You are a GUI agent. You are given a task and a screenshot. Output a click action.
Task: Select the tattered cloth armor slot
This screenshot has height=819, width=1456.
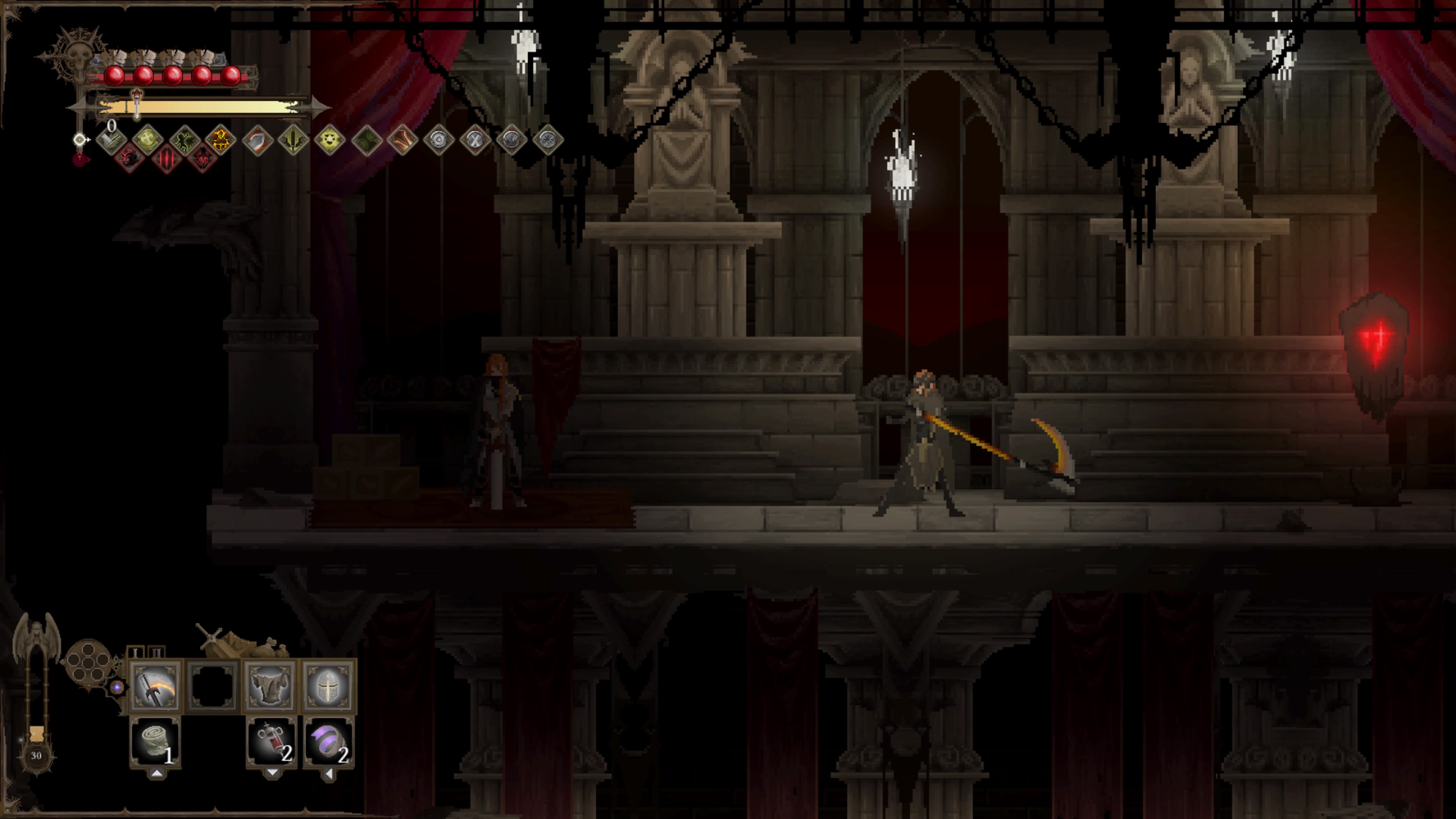(x=270, y=686)
